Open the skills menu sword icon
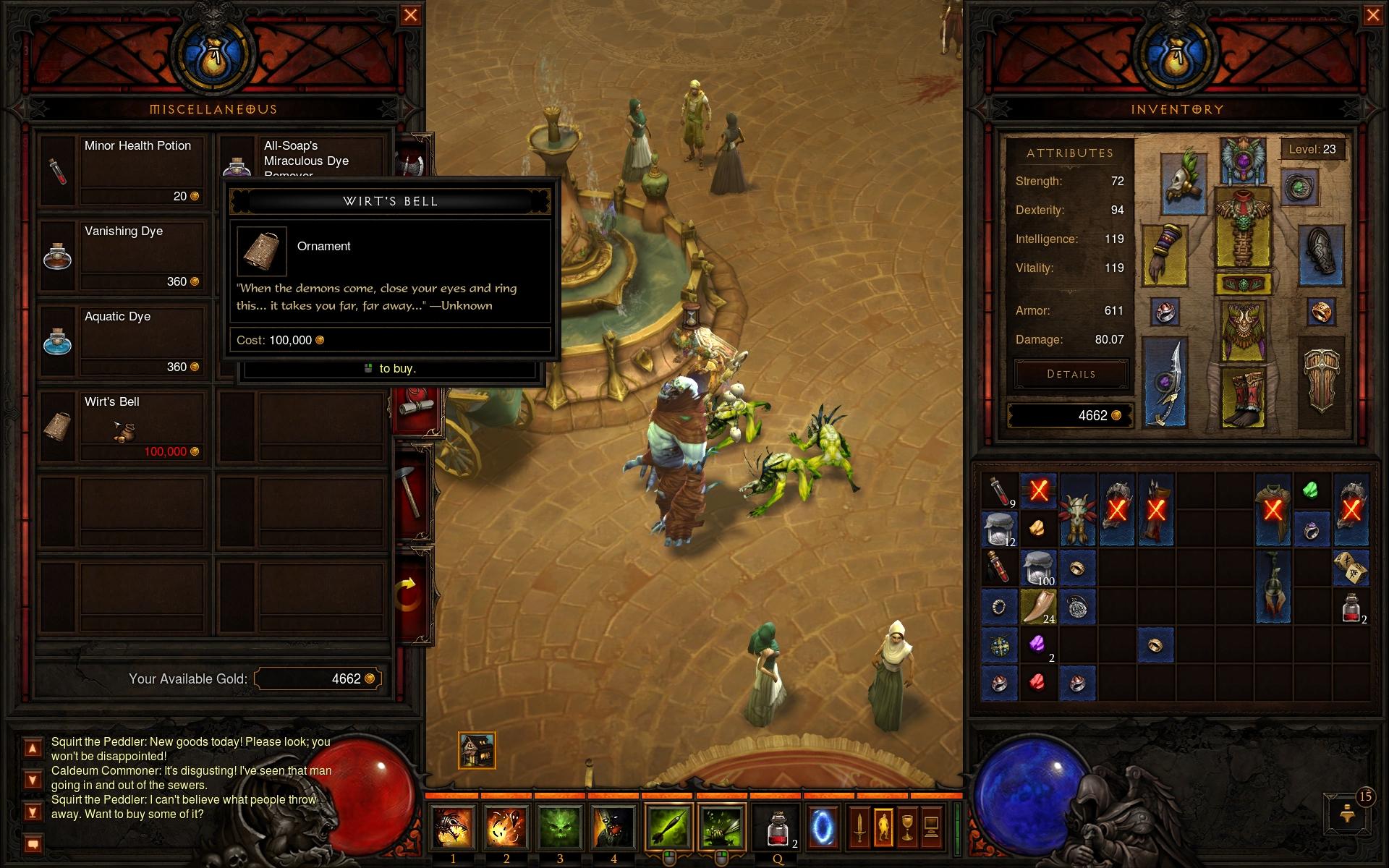 click(x=859, y=827)
